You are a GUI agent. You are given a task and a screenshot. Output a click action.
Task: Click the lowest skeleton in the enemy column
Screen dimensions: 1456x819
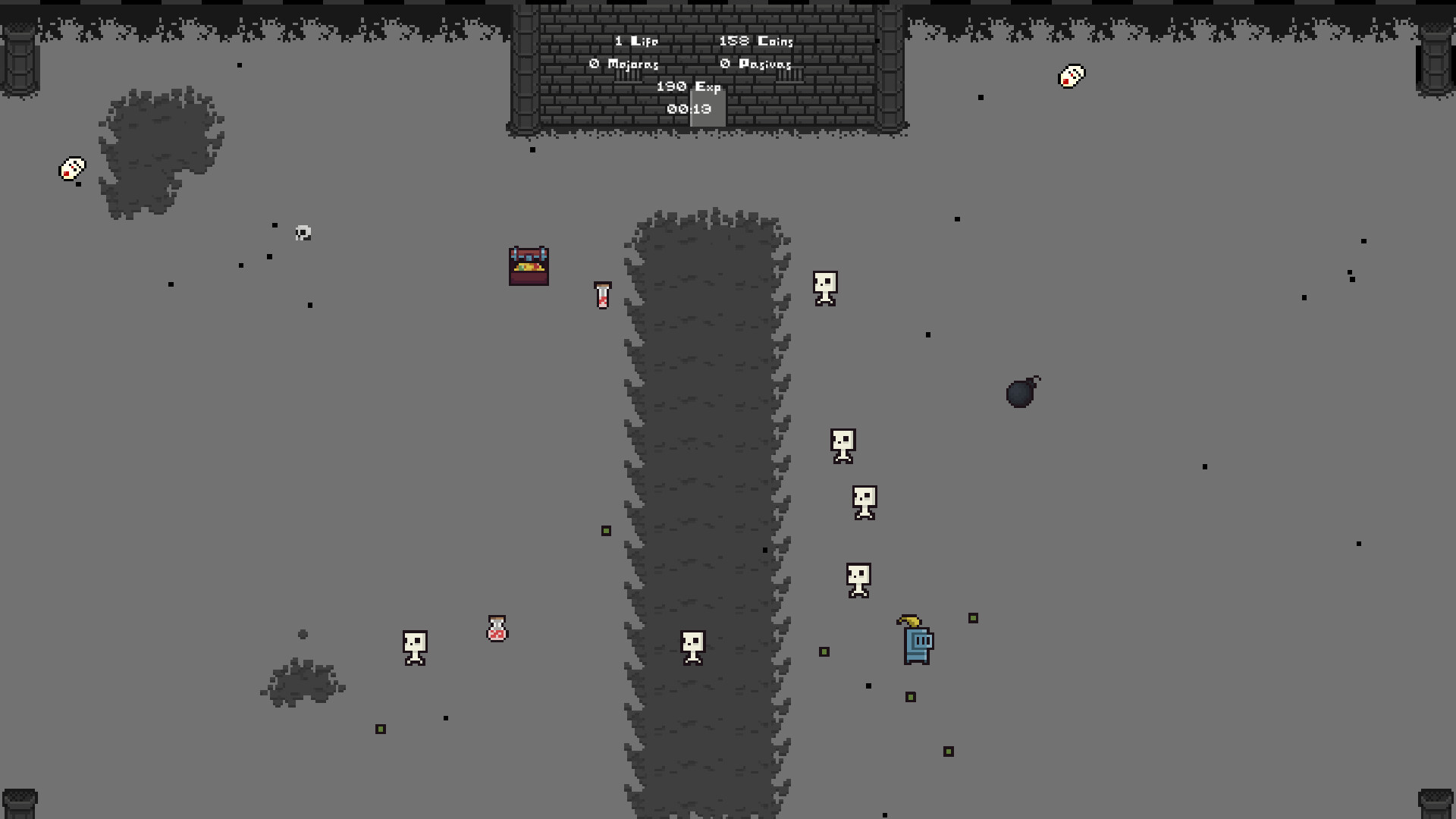(x=860, y=579)
